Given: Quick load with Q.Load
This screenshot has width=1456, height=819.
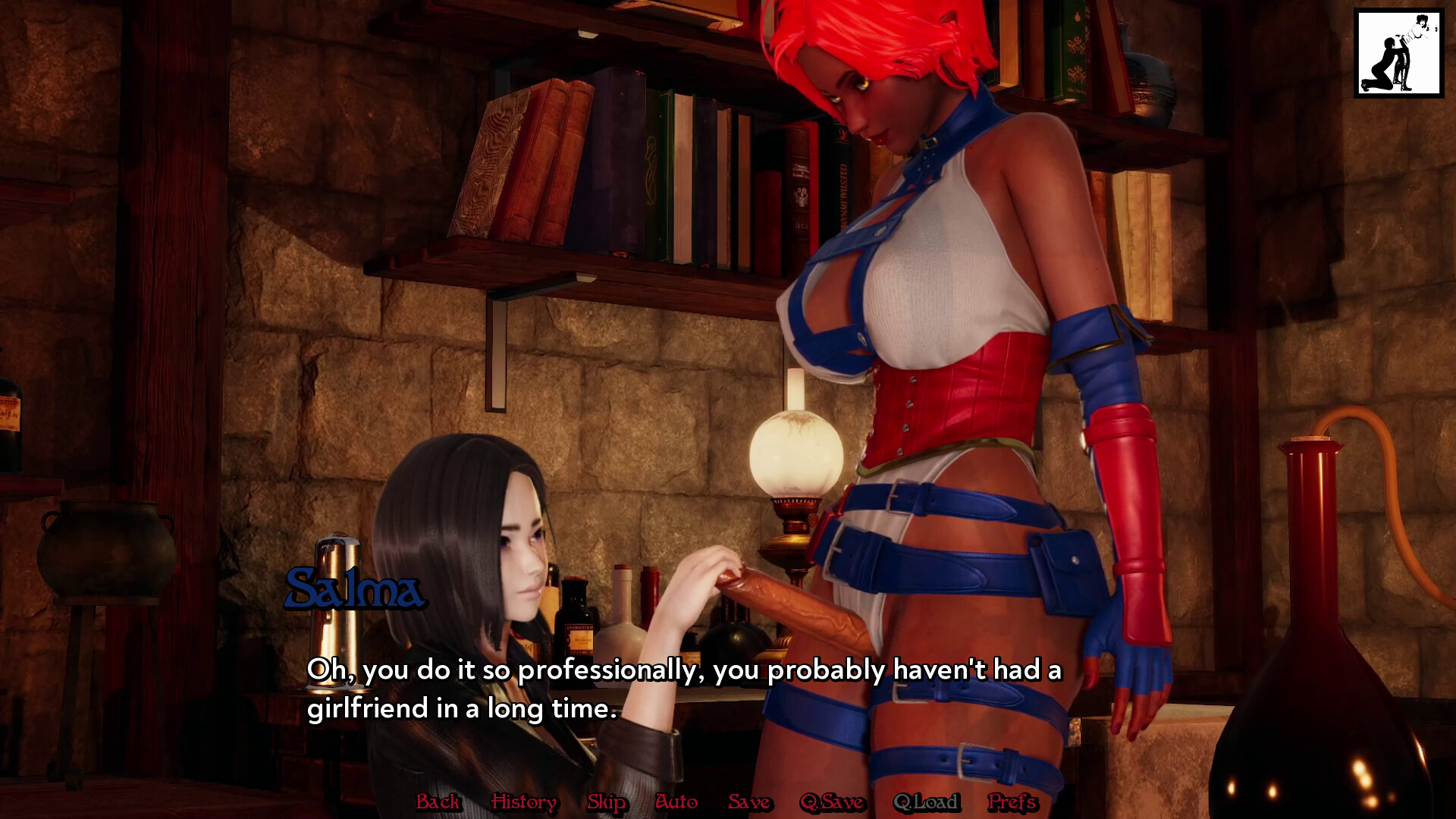Looking at the screenshot, I should coord(926,802).
